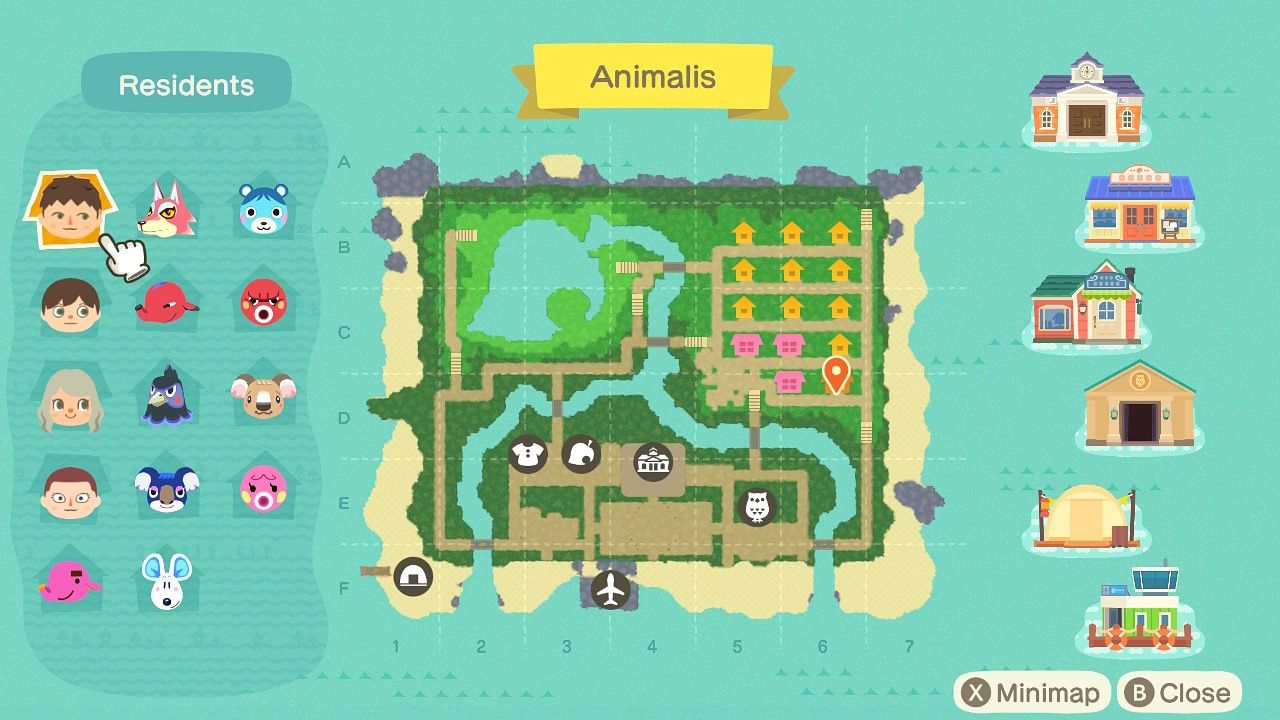This screenshot has width=1280, height=720.
Task: Click the airplane airport marker on the map
Action: (610, 590)
